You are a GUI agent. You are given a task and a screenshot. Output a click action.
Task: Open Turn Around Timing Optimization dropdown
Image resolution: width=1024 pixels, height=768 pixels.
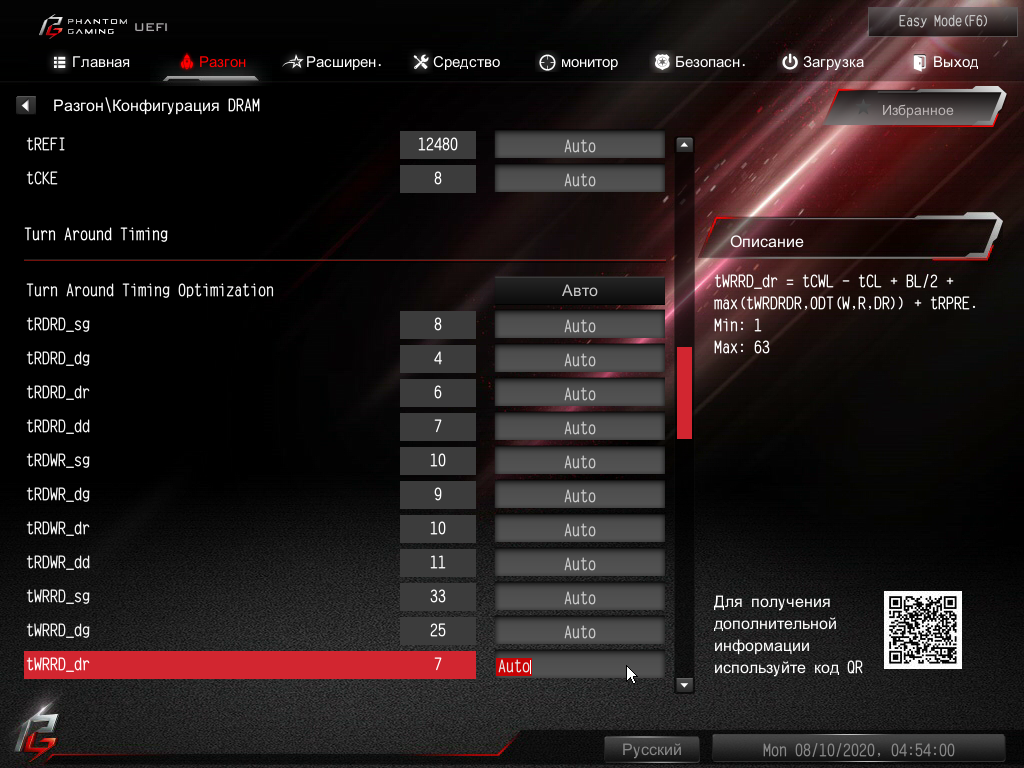580,291
